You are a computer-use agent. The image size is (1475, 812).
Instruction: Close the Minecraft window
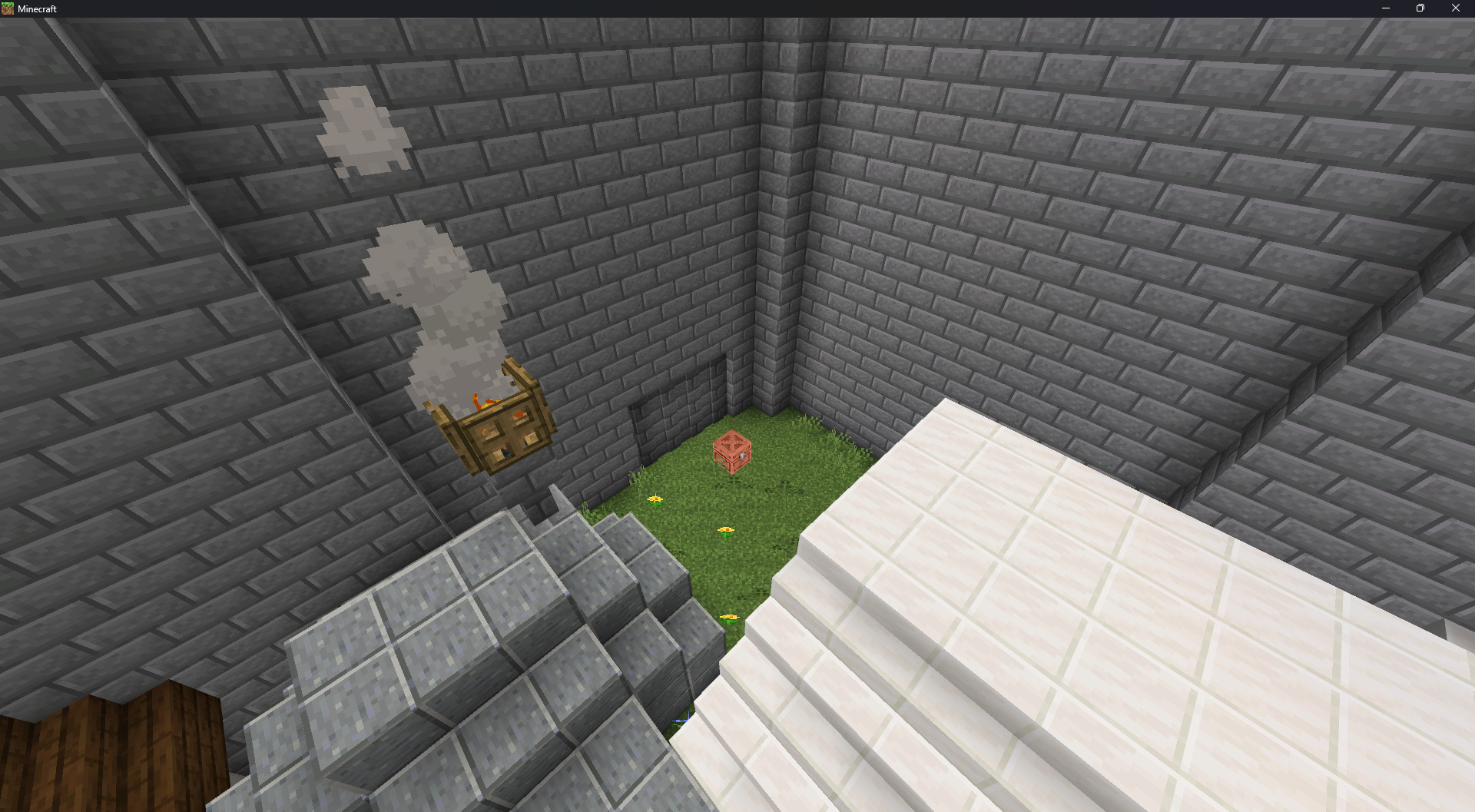1456,8
